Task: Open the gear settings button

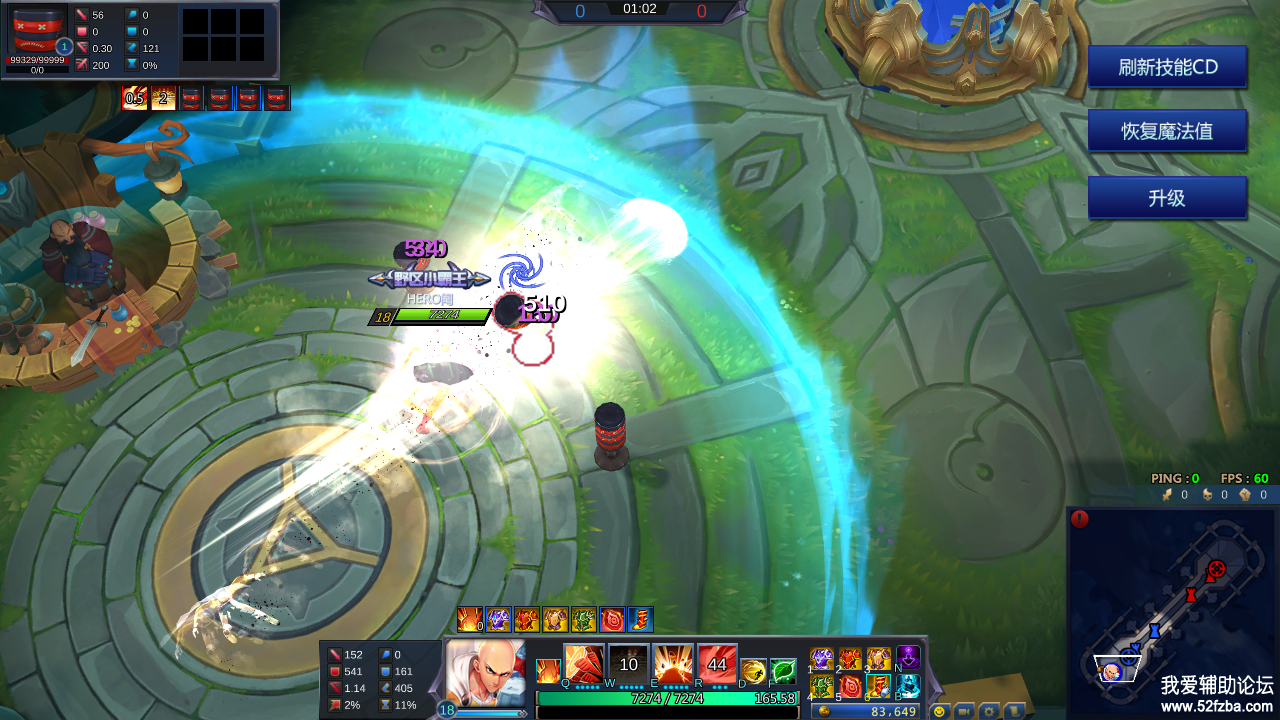Action: 988,711
